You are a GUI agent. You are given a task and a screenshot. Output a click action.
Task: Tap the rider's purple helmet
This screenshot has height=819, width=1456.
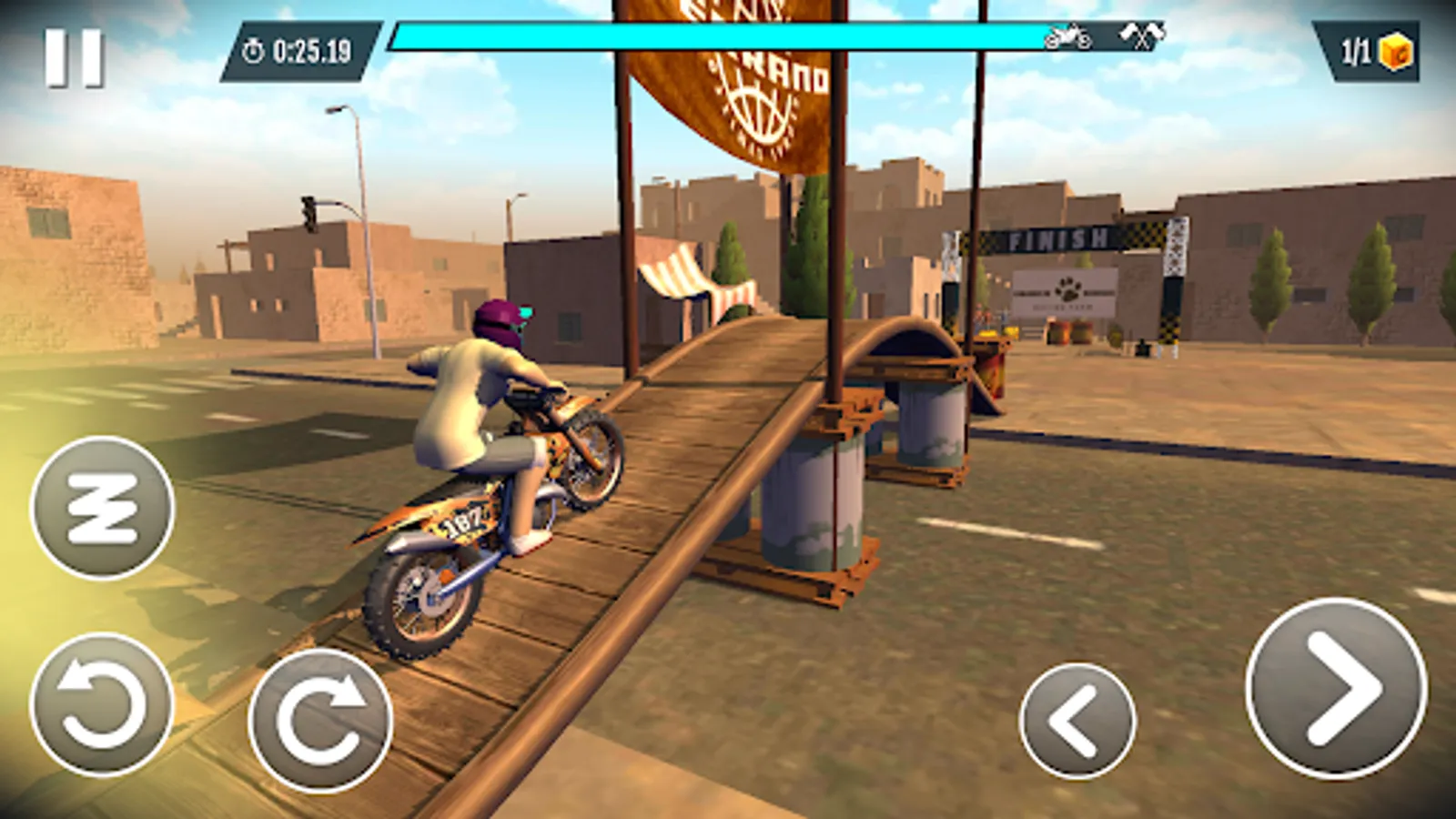pos(501,320)
